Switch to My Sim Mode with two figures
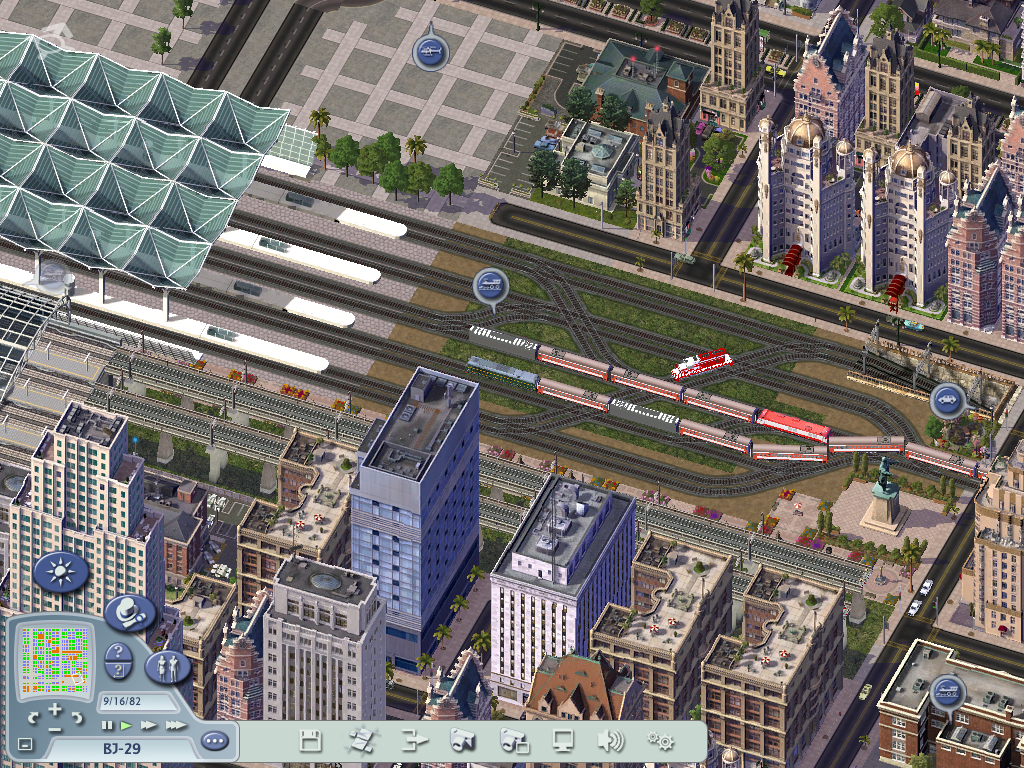This screenshot has width=1024, height=768. click(x=167, y=667)
